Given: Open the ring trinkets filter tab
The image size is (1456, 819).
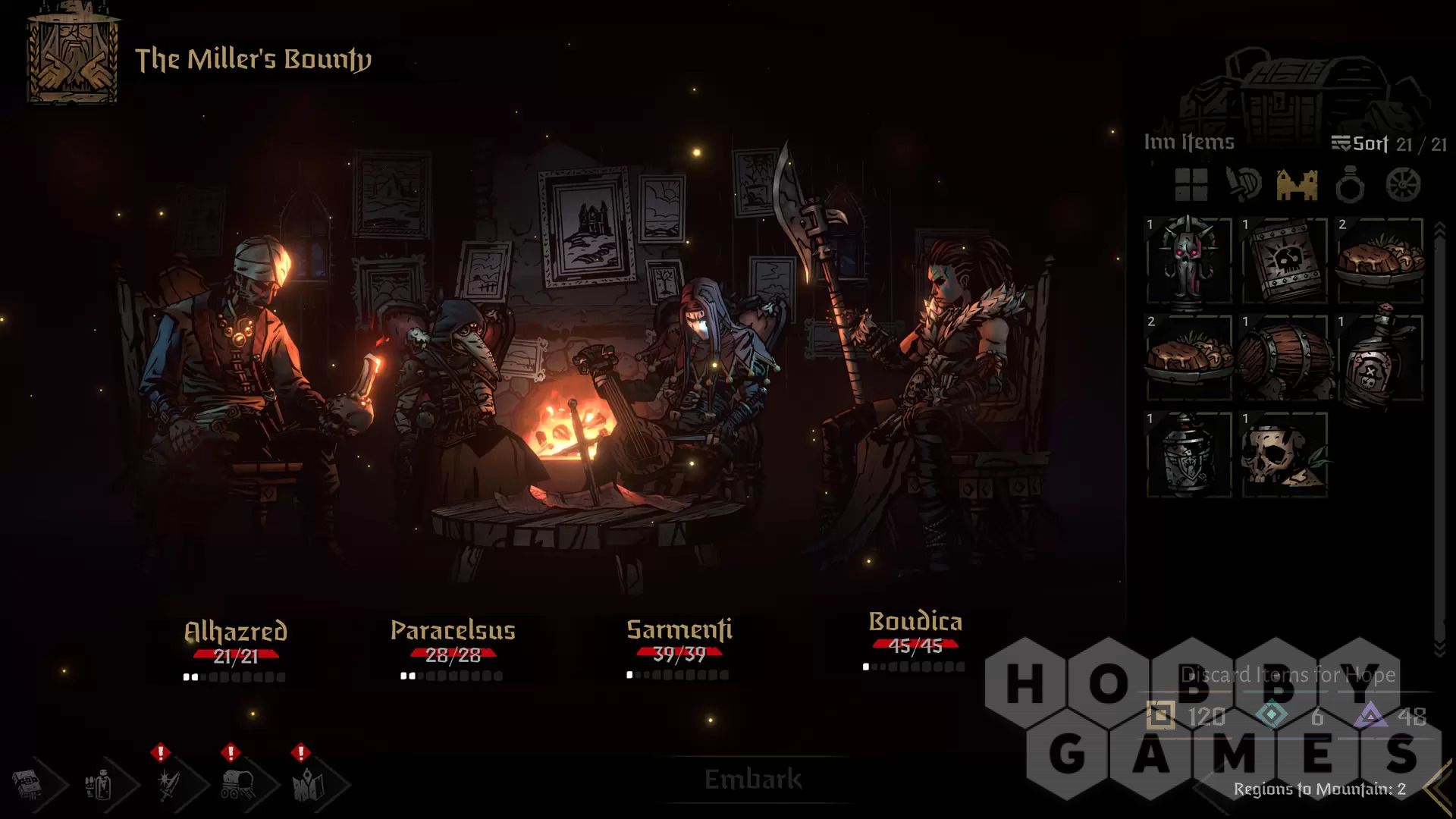Looking at the screenshot, I should pos(1350,184).
